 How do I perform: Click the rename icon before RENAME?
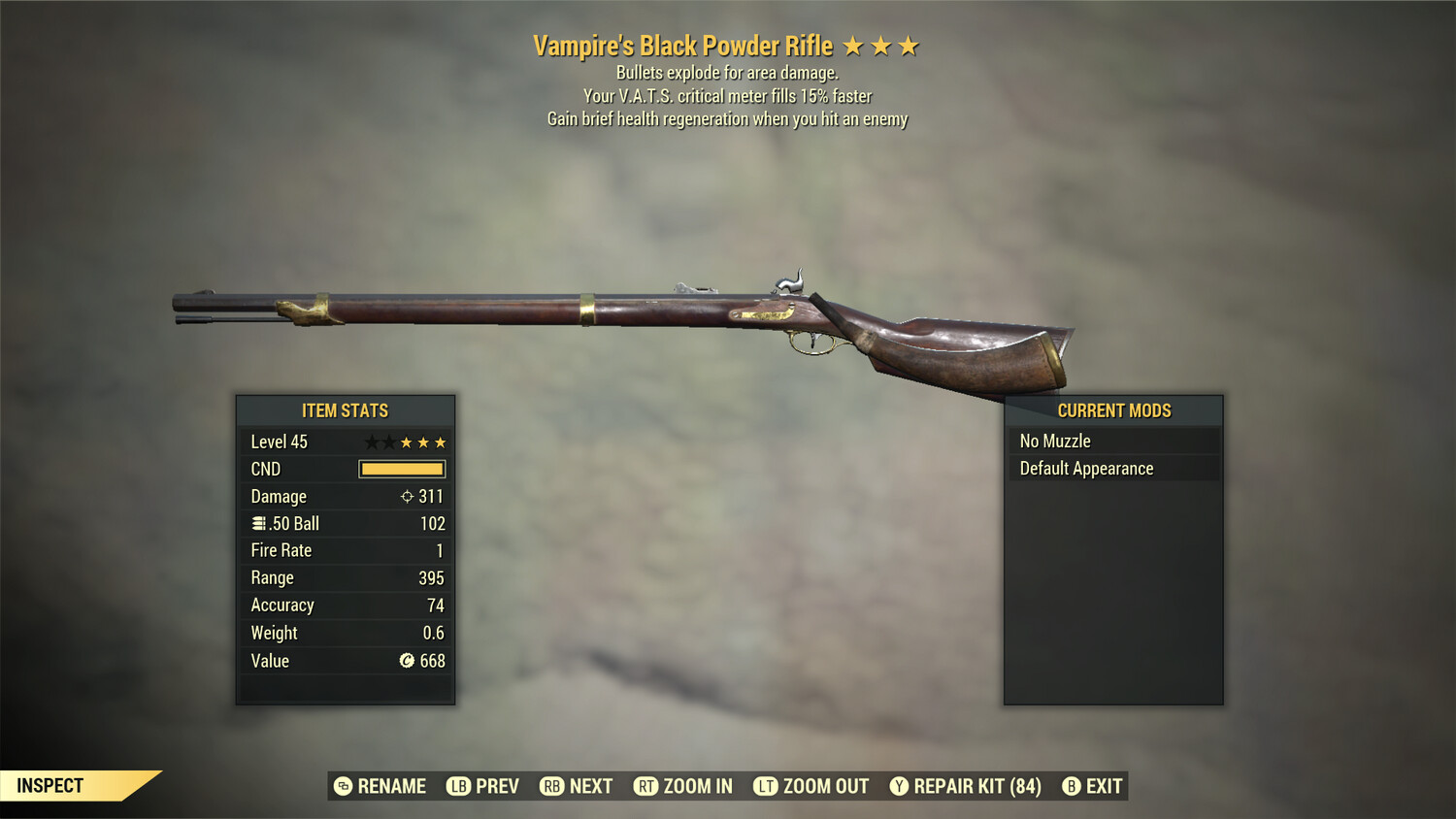(342, 786)
